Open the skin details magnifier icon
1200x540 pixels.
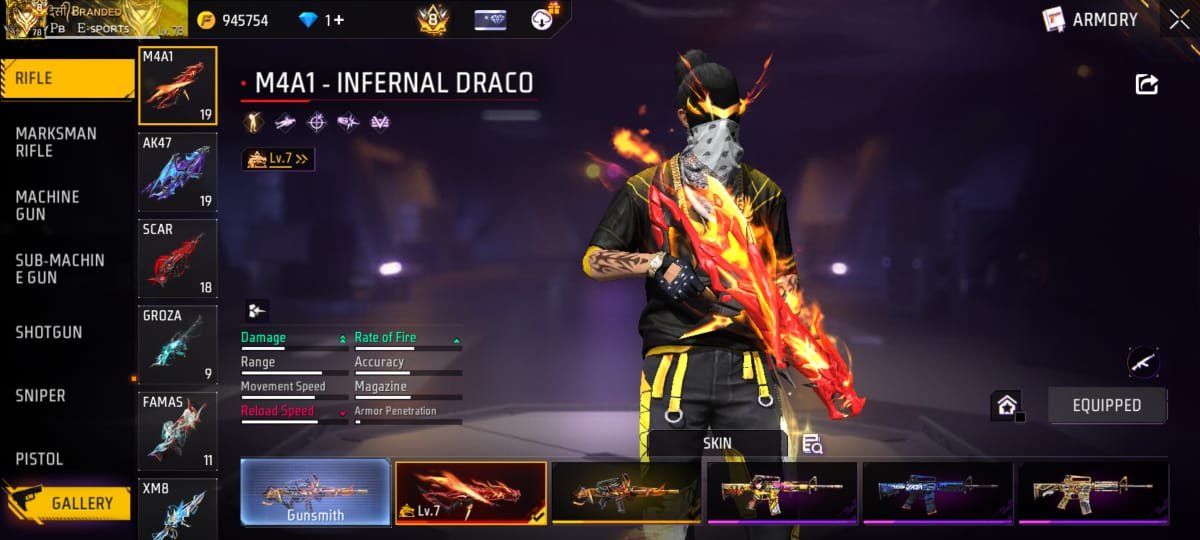pos(812,445)
